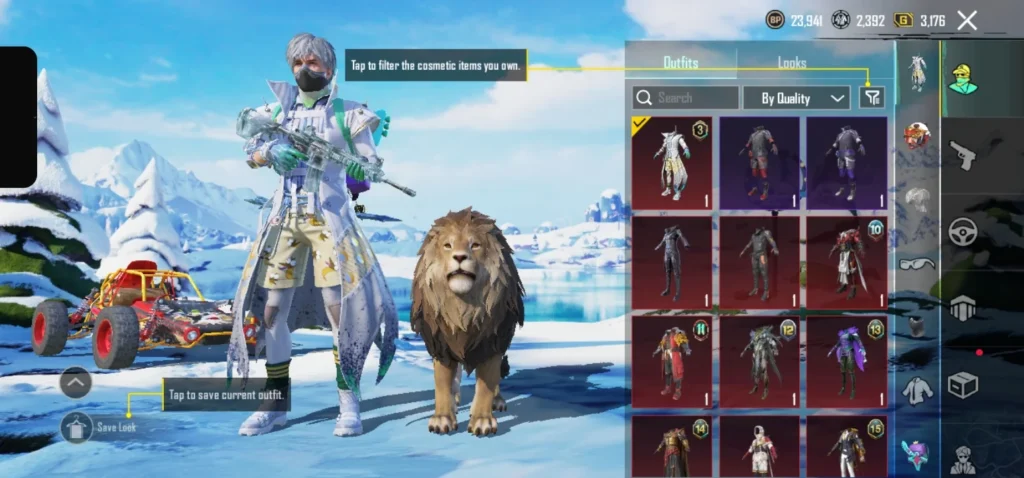Show the hair headwear subcategory
This screenshot has width=1024, height=478.
916,199
